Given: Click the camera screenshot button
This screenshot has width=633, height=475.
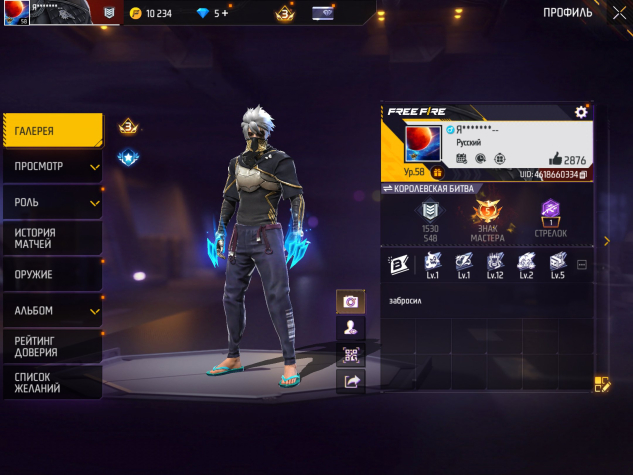Looking at the screenshot, I should click(351, 301).
